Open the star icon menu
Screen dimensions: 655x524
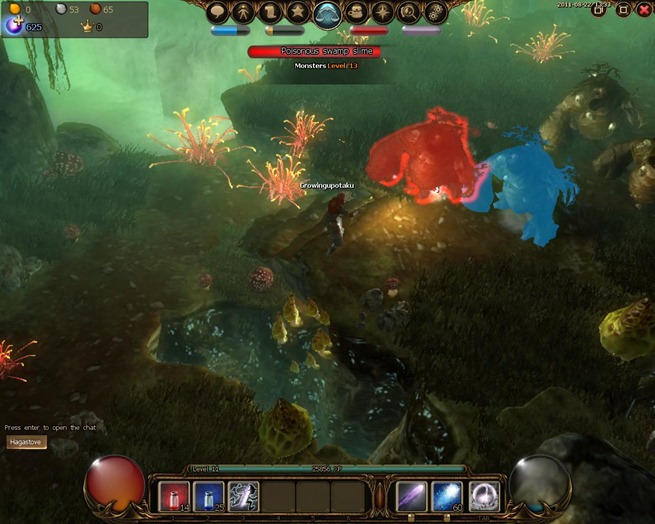click(298, 12)
